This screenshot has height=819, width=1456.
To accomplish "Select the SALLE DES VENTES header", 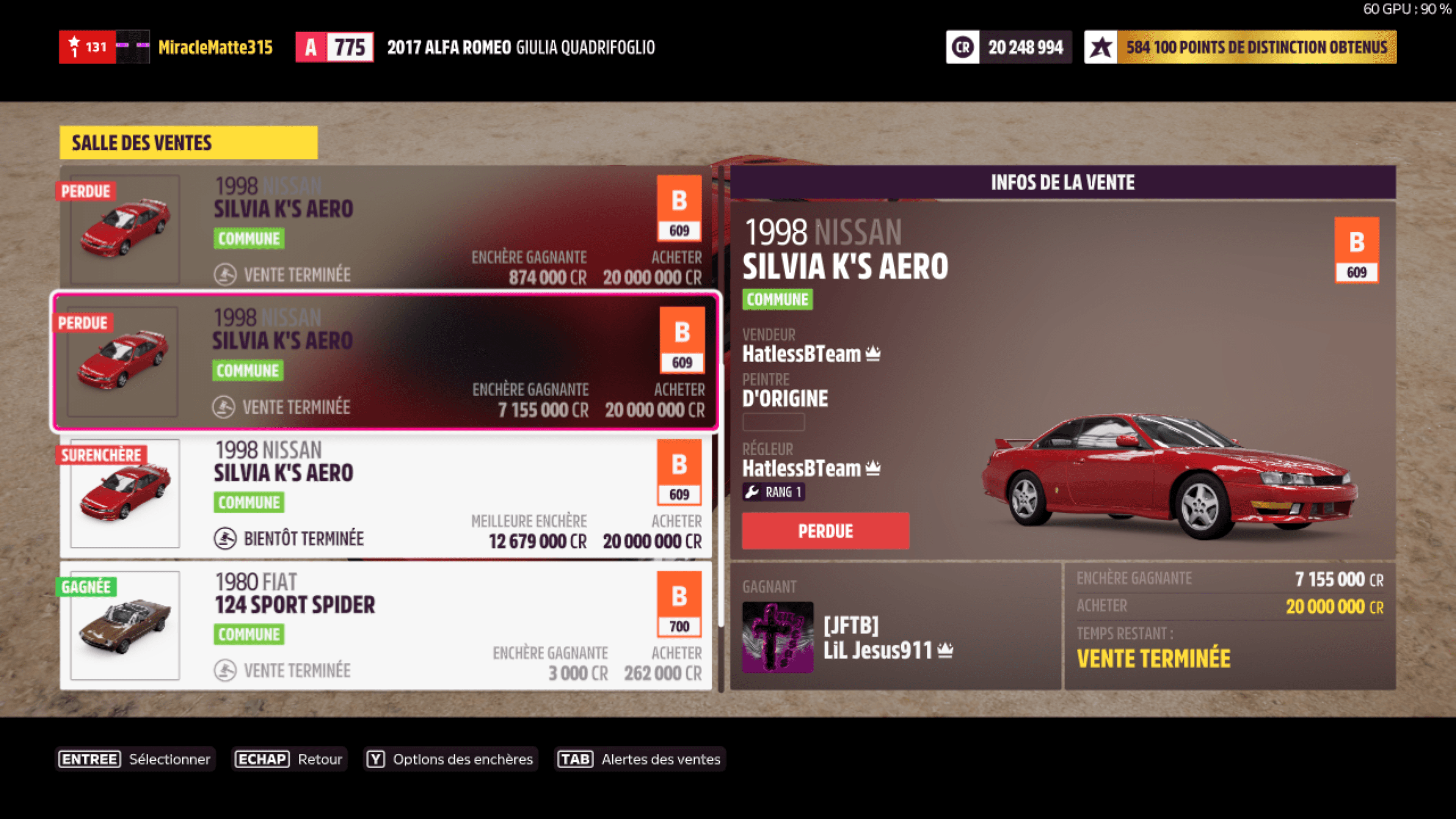I will [x=141, y=143].
